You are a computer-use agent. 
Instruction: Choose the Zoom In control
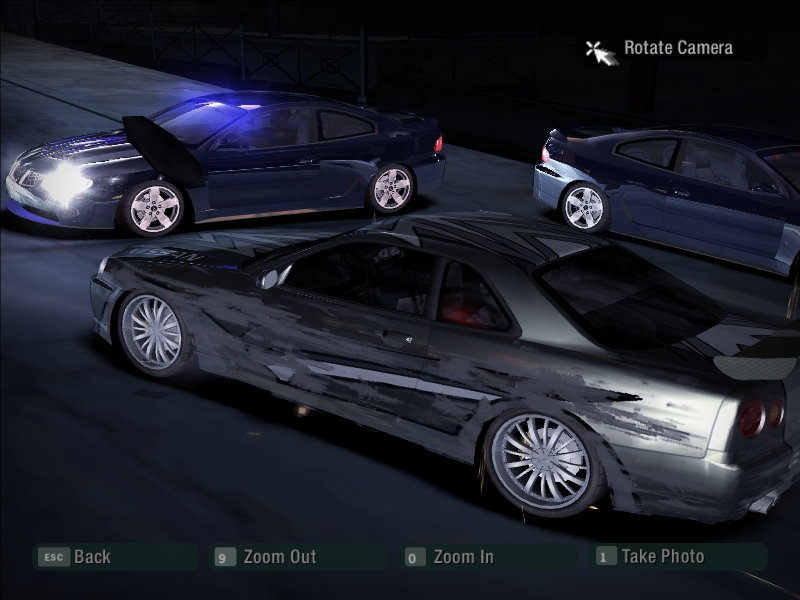[462, 557]
